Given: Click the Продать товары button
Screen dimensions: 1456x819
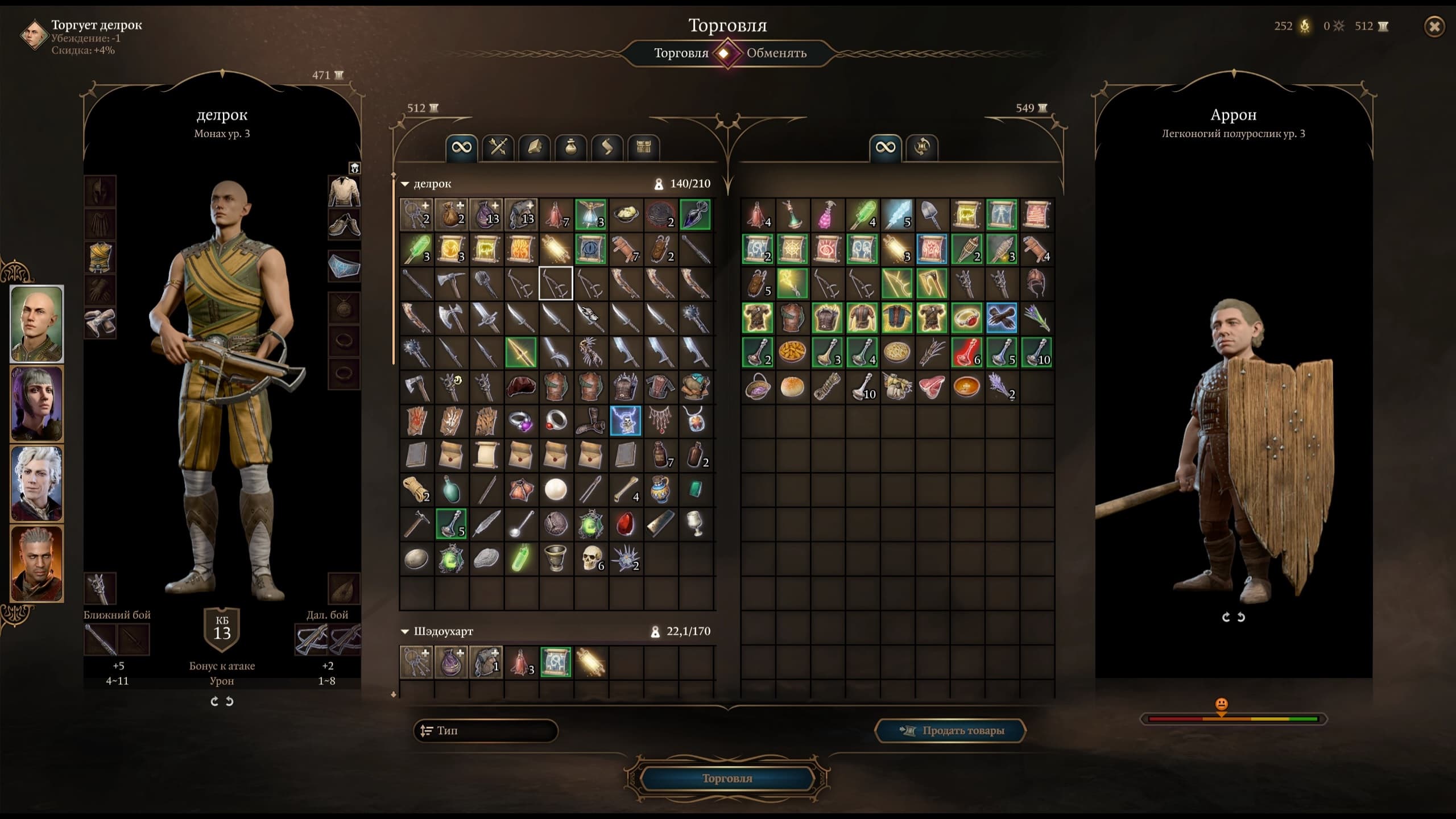Looking at the screenshot, I should 950,731.
